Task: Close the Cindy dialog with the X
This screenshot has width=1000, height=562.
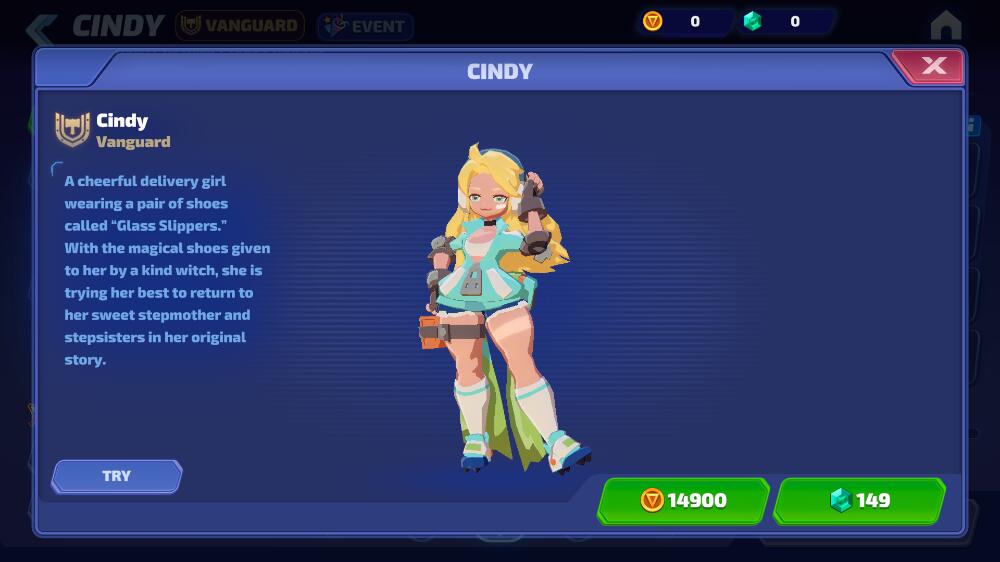Action: [932, 66]
